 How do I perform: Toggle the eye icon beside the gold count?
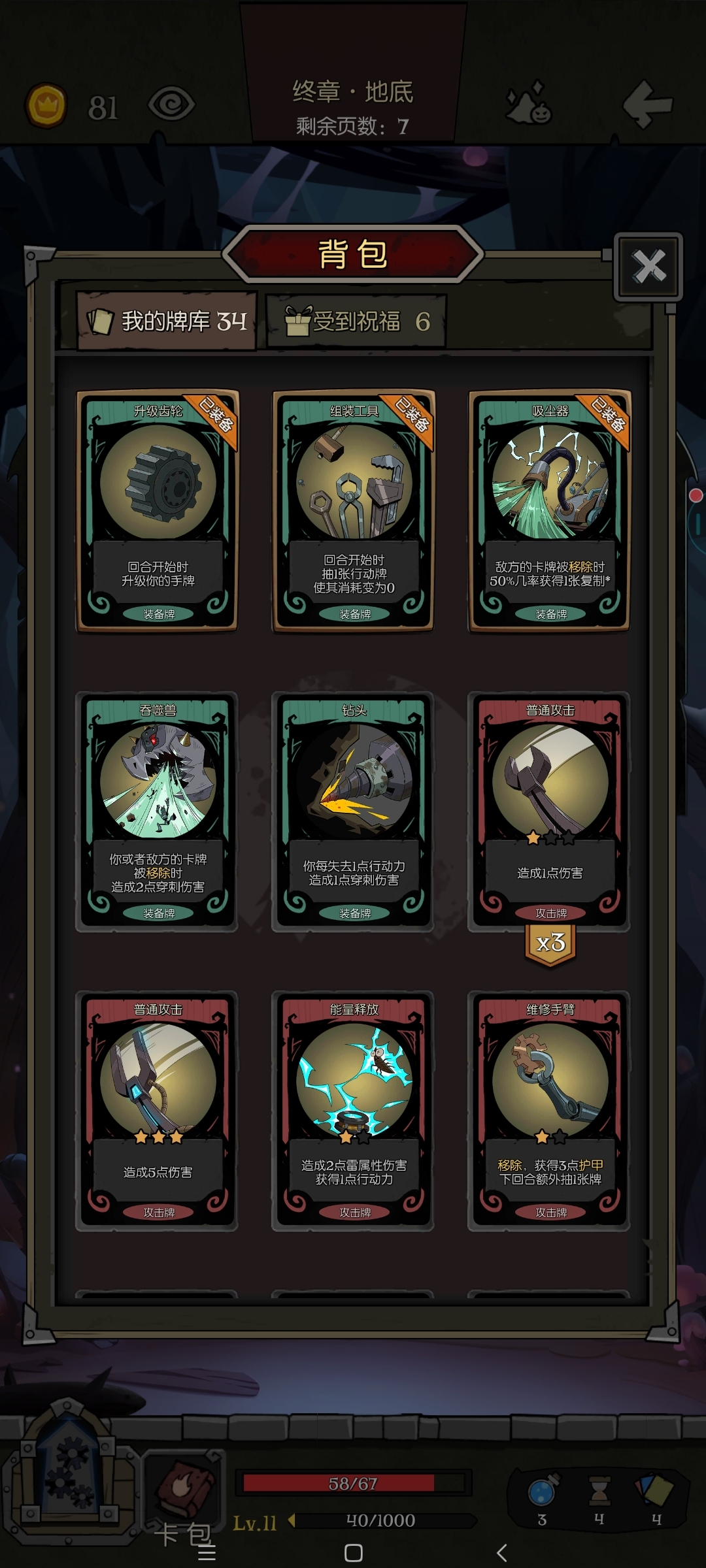[x=171, y=105]
